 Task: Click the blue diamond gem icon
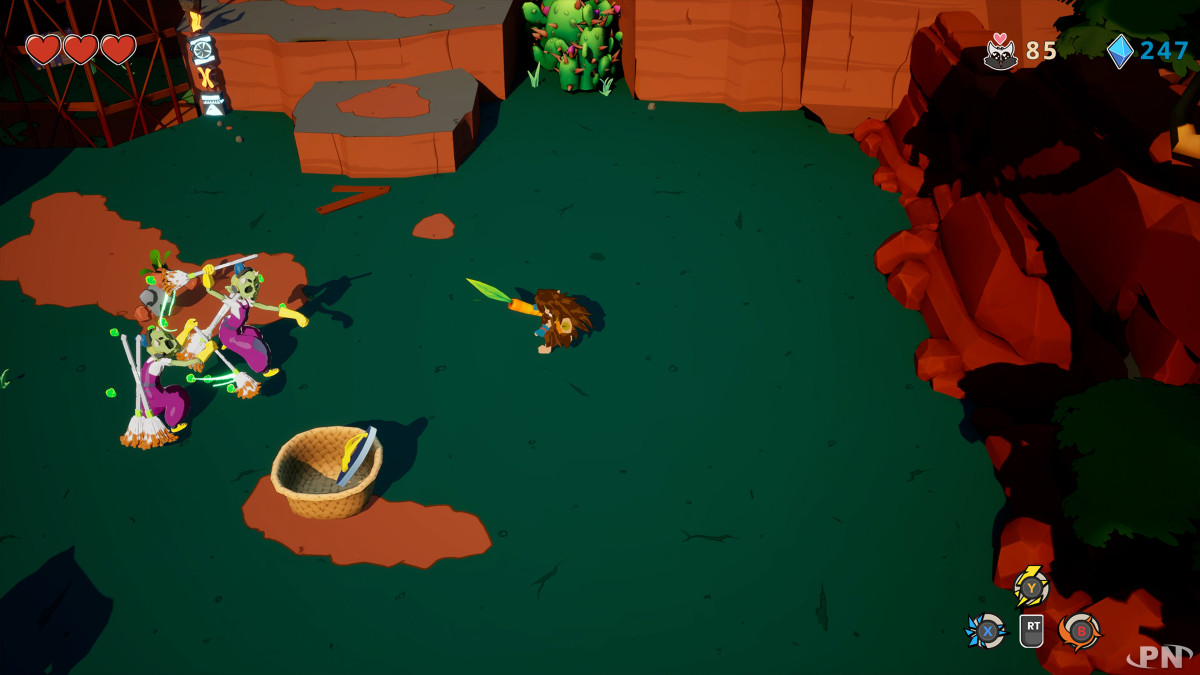point(1120,51)
